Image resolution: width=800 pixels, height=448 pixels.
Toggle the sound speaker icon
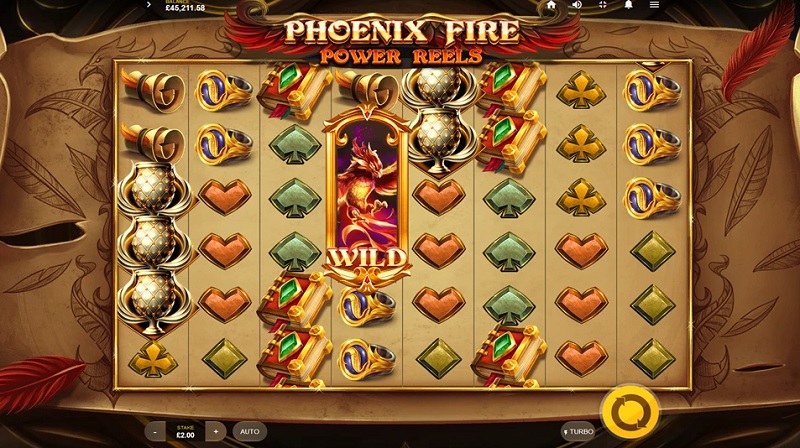pyautogui.click(x=577, y=5)
